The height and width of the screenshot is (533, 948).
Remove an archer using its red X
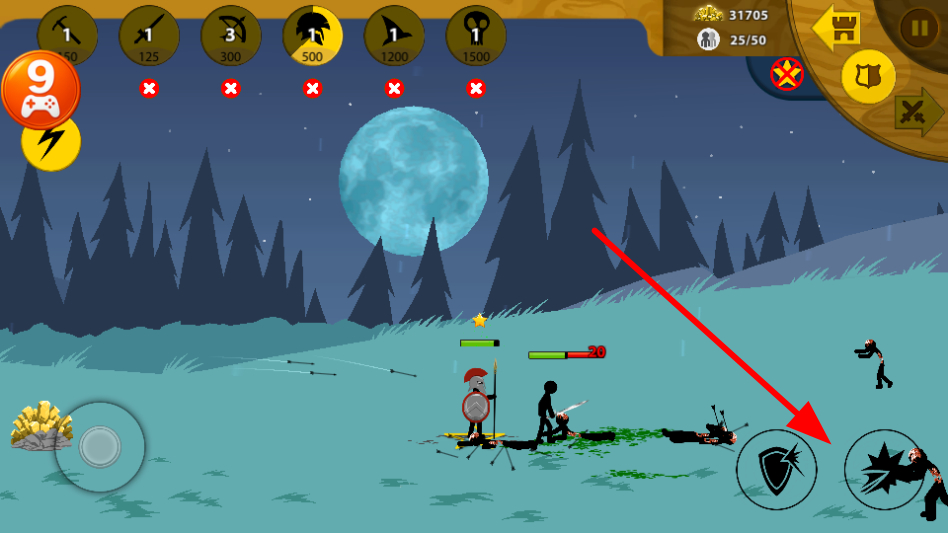(x=231, y=88)
